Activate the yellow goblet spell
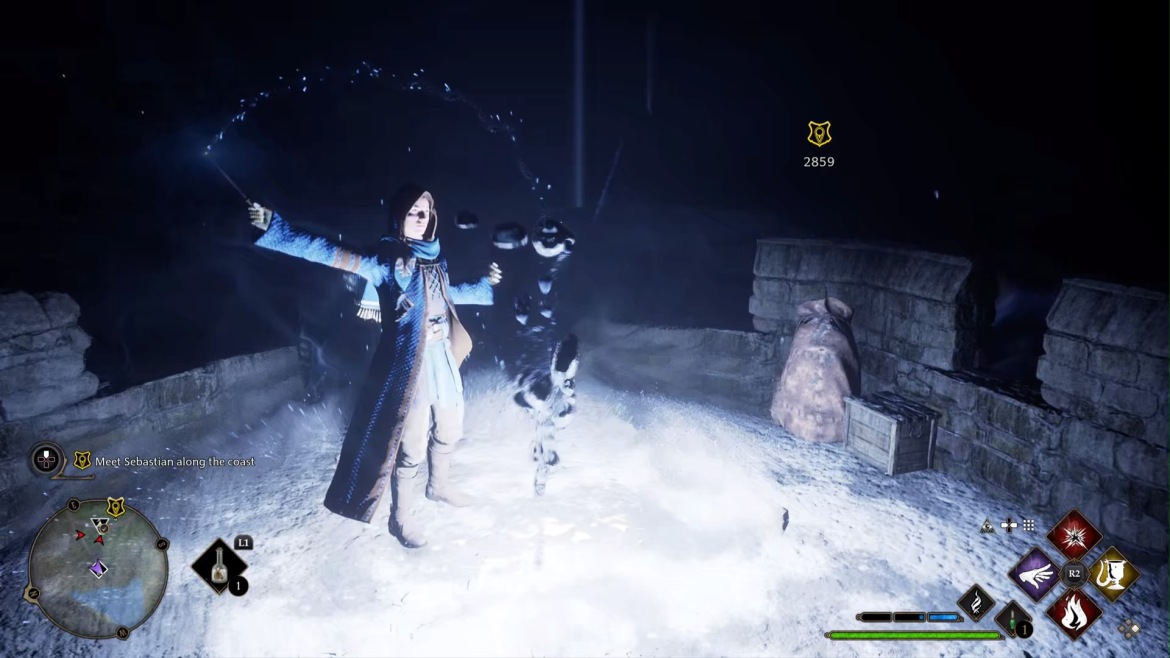The width and height of the screenshot is (1170, 658). (1112, 574)
